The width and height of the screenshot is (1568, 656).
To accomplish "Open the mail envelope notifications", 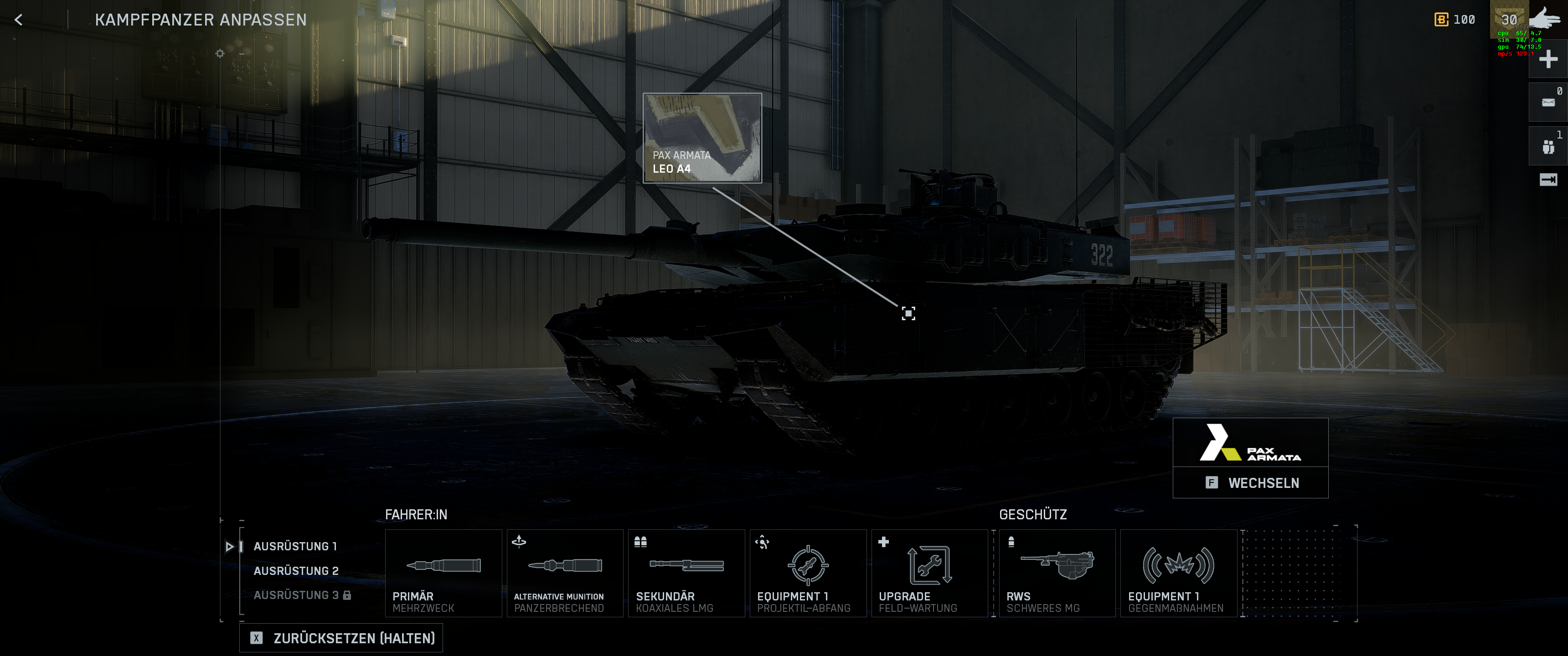I will (1547, 103).
